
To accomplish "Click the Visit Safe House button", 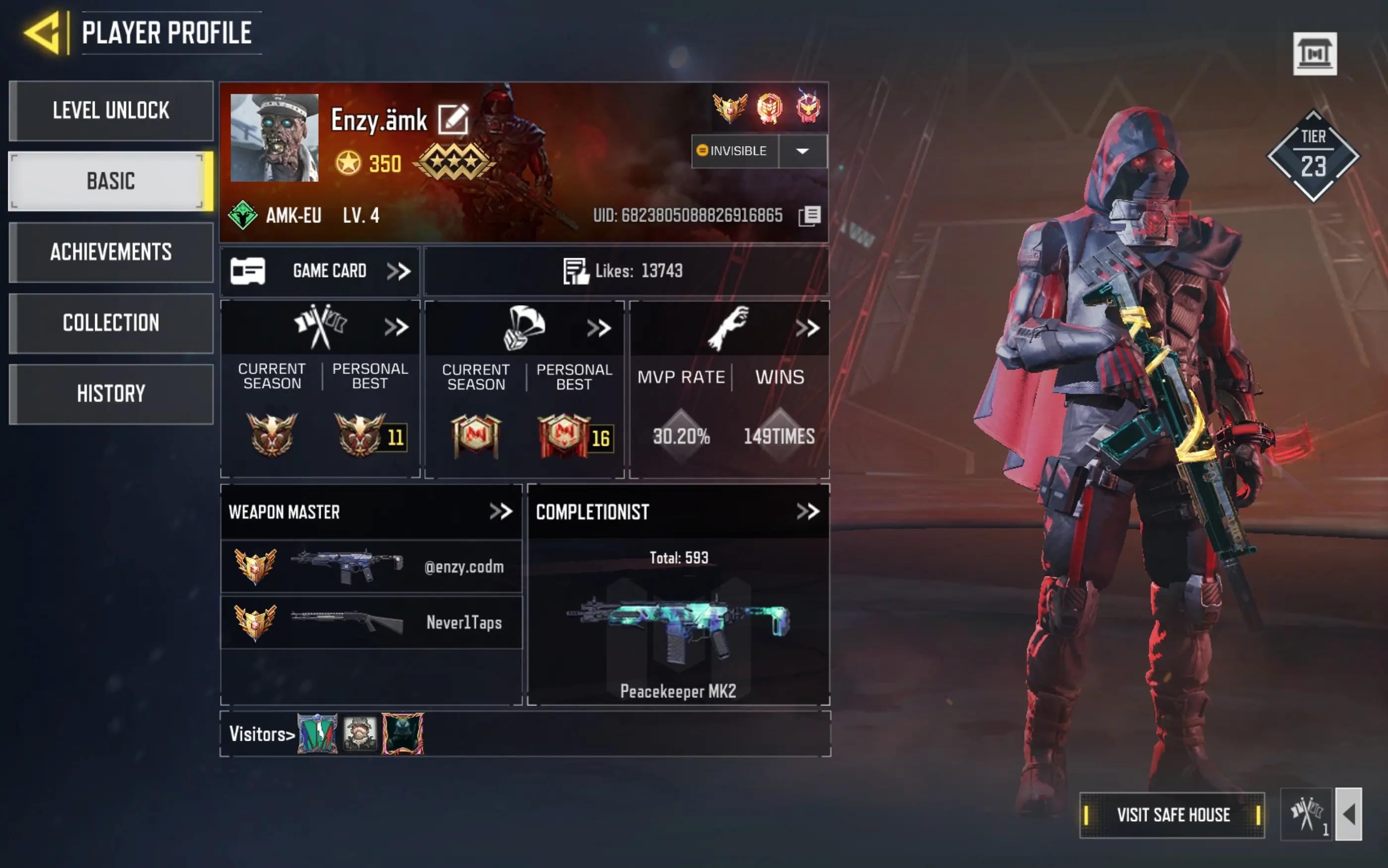I will [1172, 814].
